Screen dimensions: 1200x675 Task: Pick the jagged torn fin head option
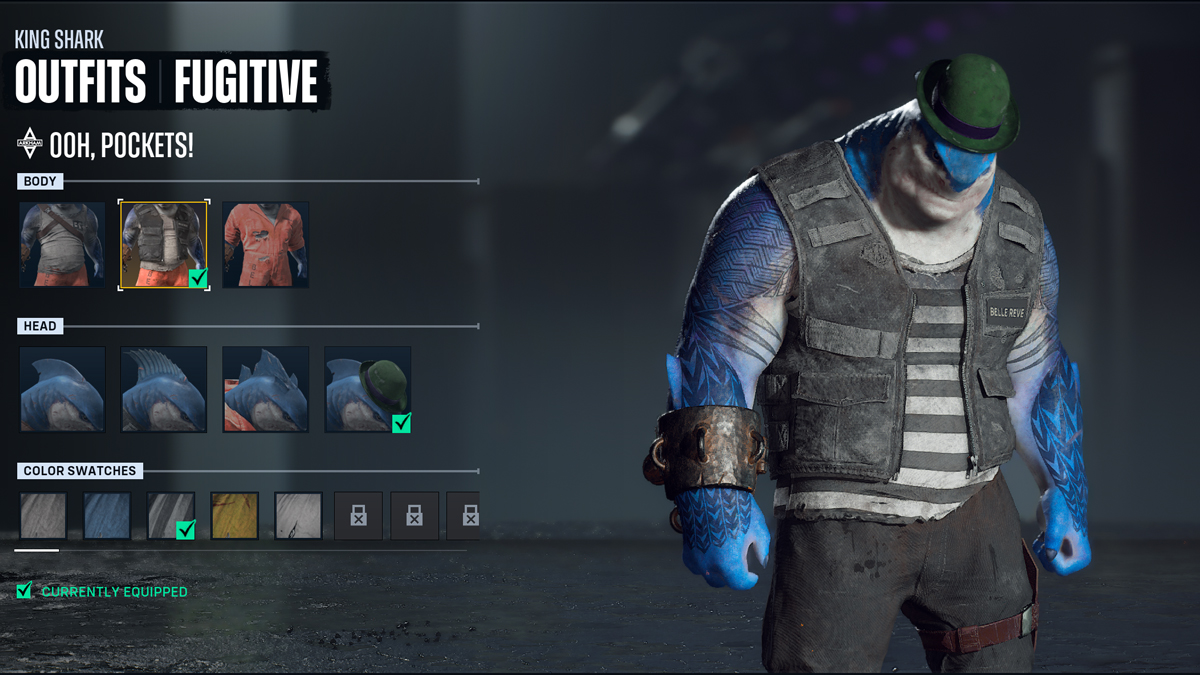tap(265, 389)
